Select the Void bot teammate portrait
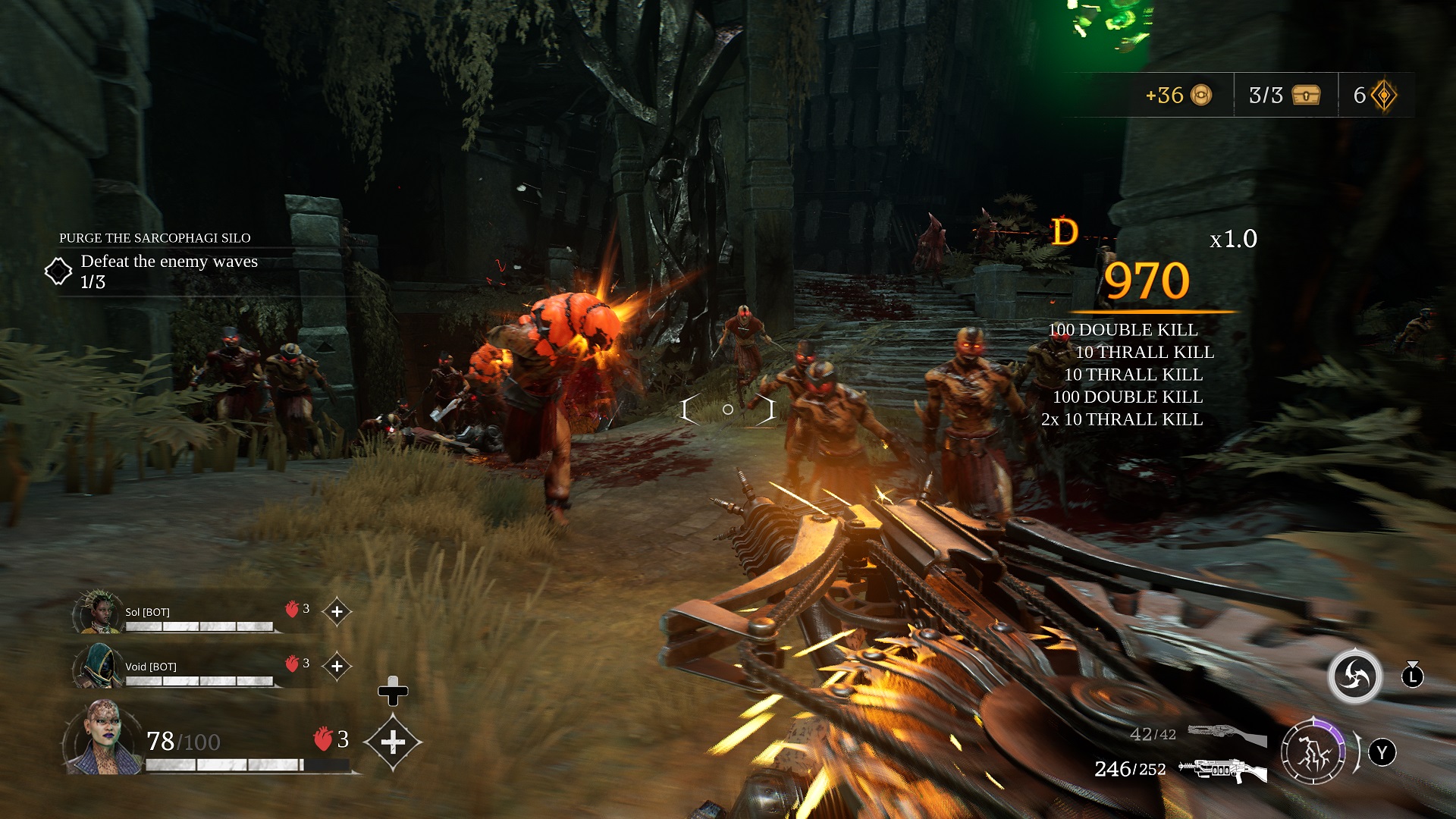This screenshot has width=1456, height=819. pyautogui.click(x=97, y=667)
